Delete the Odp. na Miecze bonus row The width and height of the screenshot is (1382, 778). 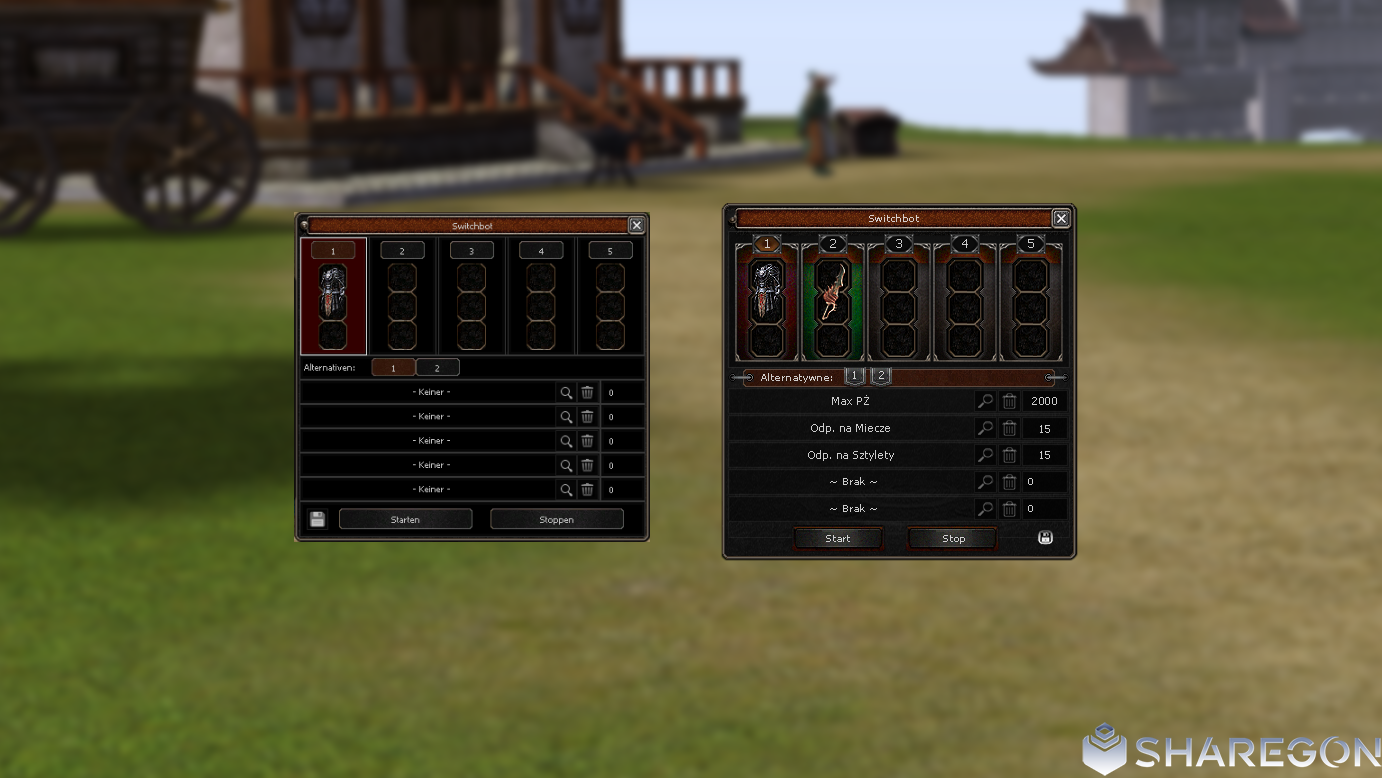tap(1009, 428)
